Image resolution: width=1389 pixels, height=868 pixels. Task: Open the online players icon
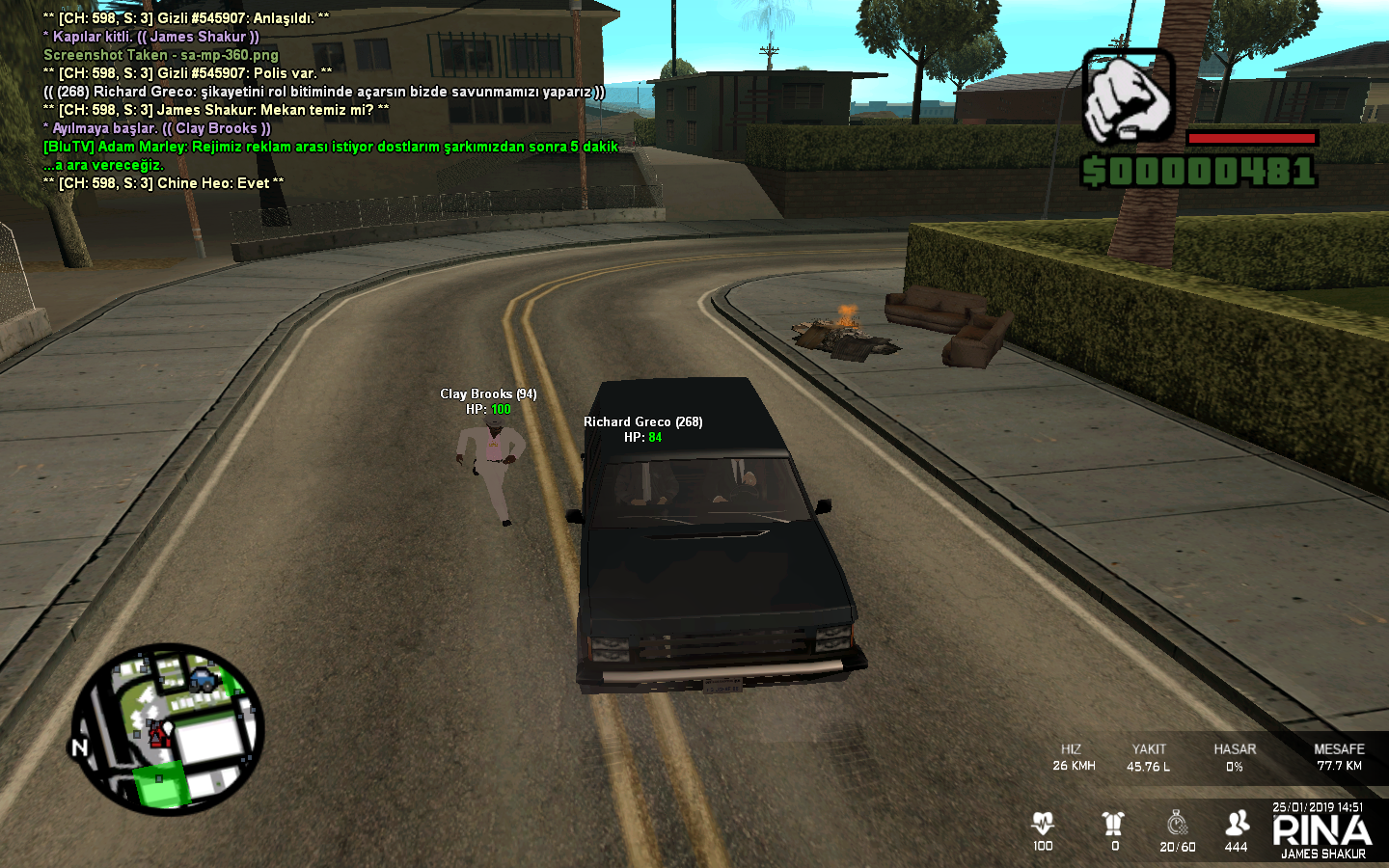point(1237,823)
